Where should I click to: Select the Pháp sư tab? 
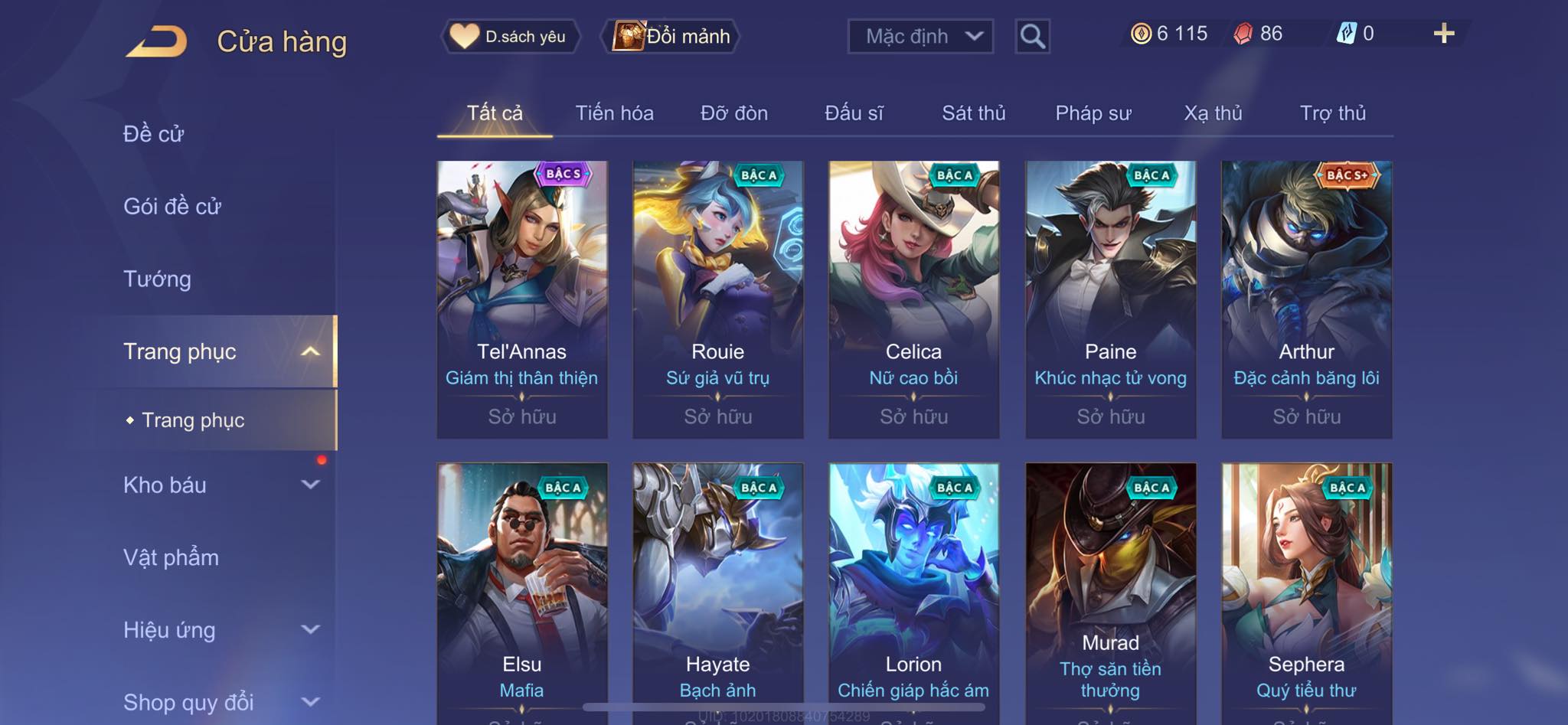(x=1093, y=113)
